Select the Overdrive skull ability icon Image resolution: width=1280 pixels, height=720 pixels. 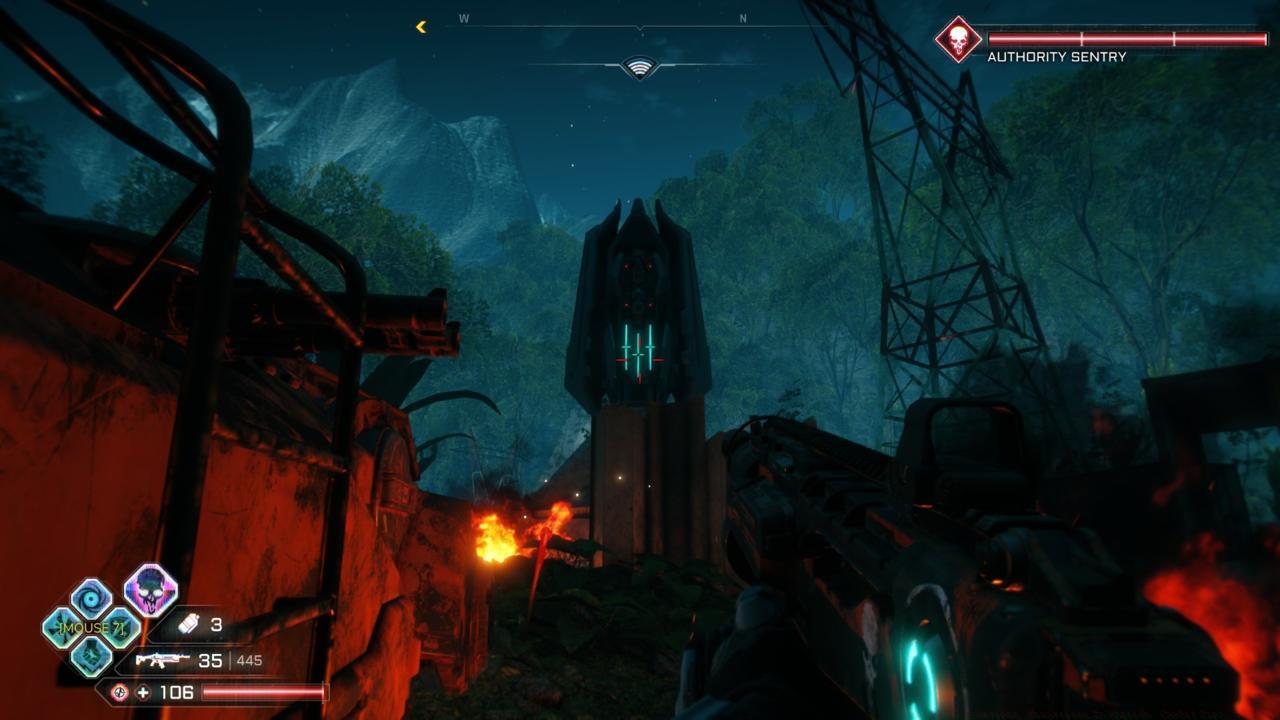click(x=151, y=592)
